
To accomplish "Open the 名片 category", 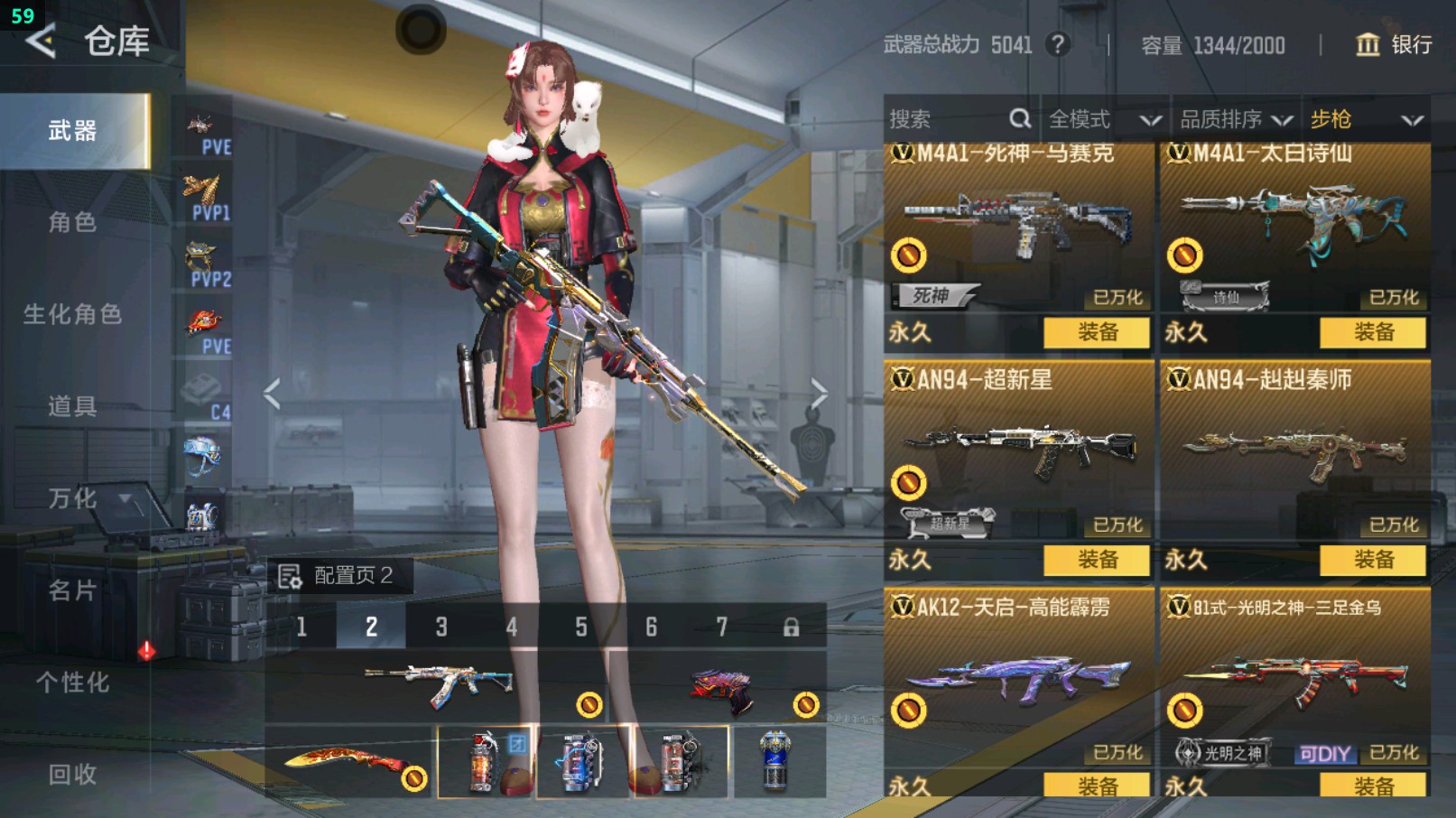I will click(x=72, y=590).
